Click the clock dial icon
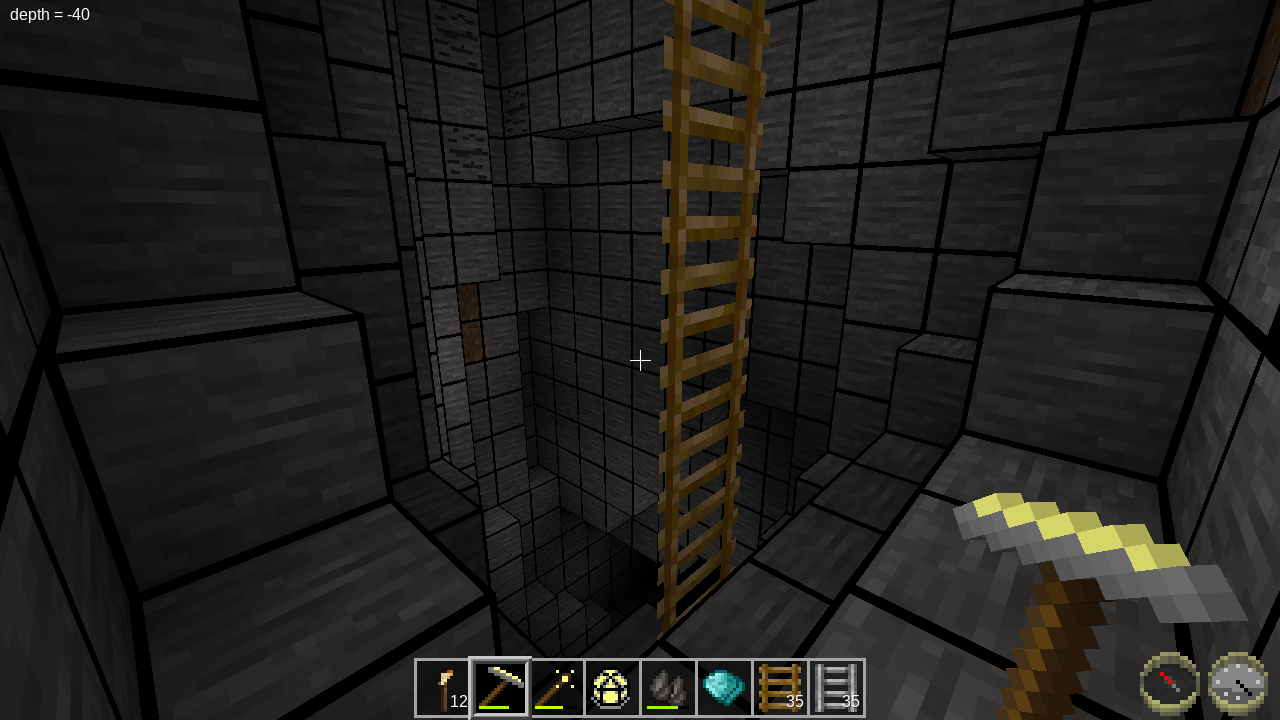Viewport: 1280px width, 720px height. click(x=1238, y=683)
